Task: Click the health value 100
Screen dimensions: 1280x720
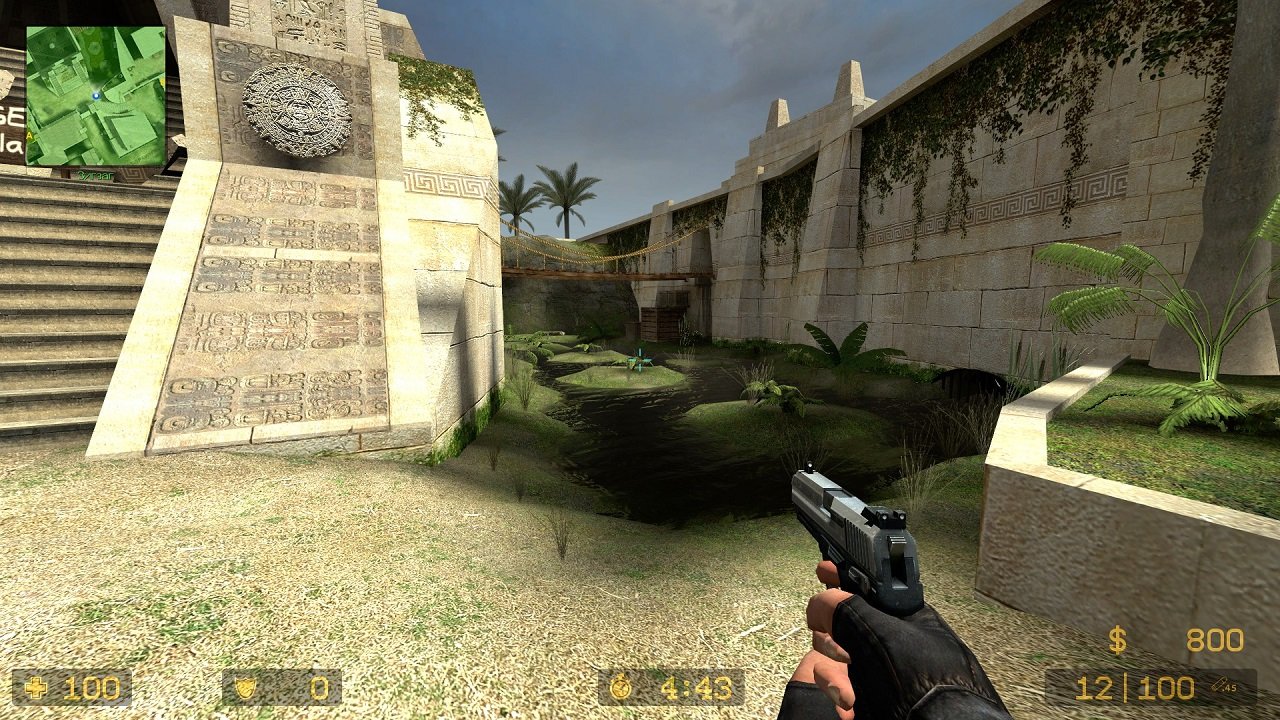Action: [x=90, y=688]
